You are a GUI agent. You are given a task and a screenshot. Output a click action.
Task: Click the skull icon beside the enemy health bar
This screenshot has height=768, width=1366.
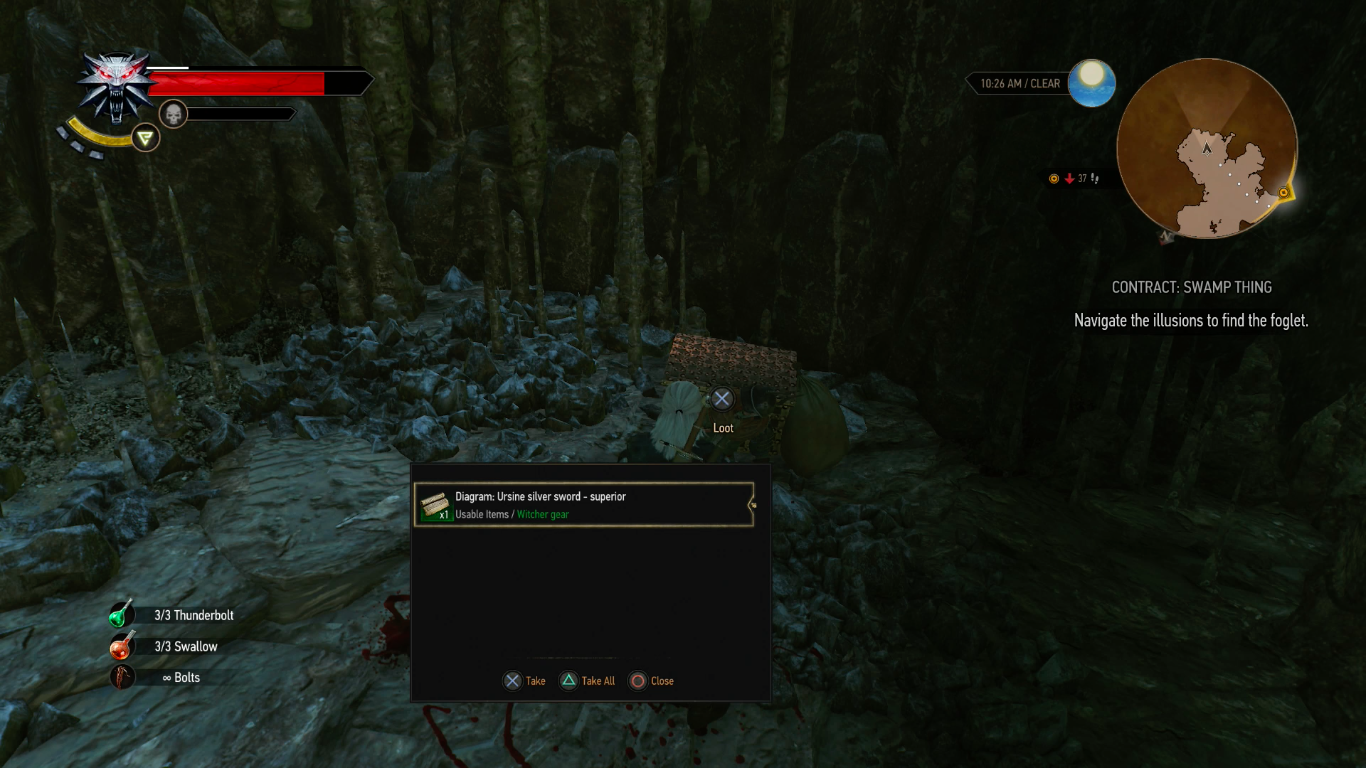(173, 112)
